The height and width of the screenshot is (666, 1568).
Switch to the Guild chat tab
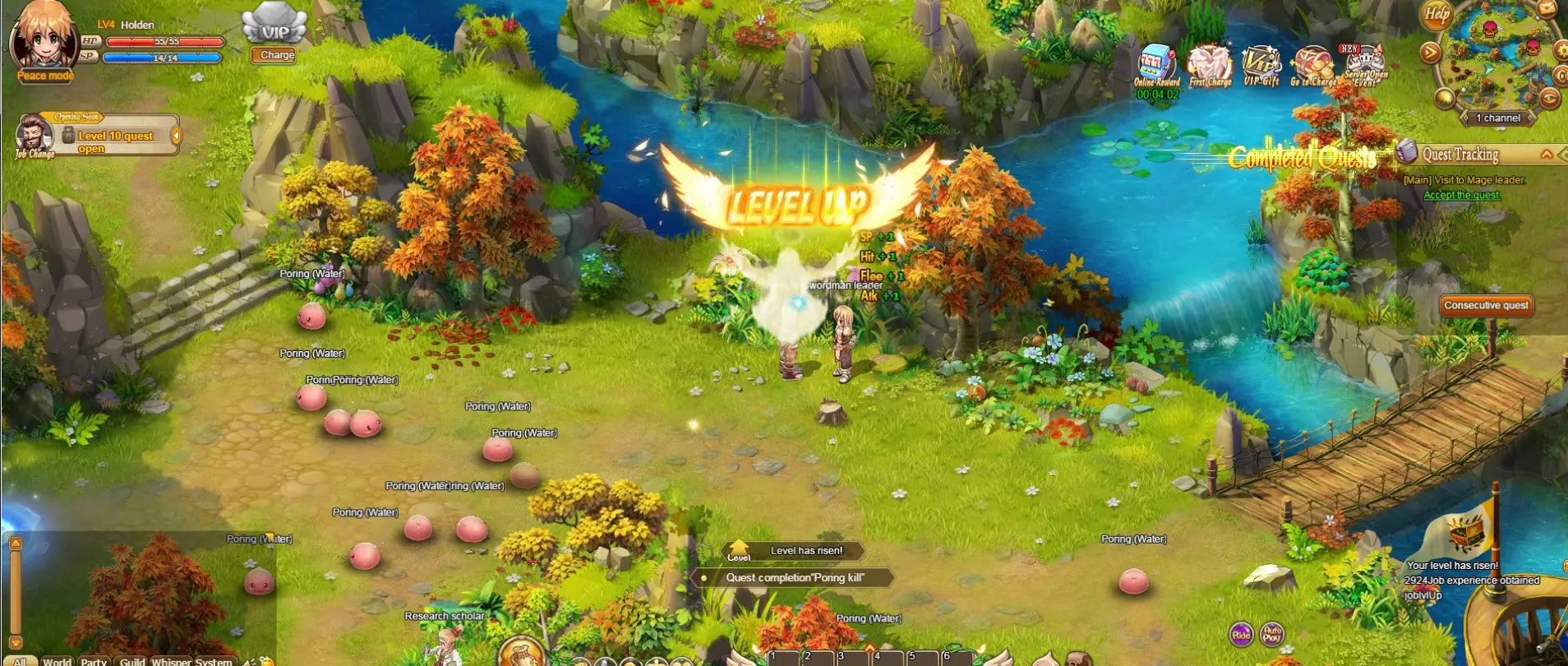tap(131, 661)
